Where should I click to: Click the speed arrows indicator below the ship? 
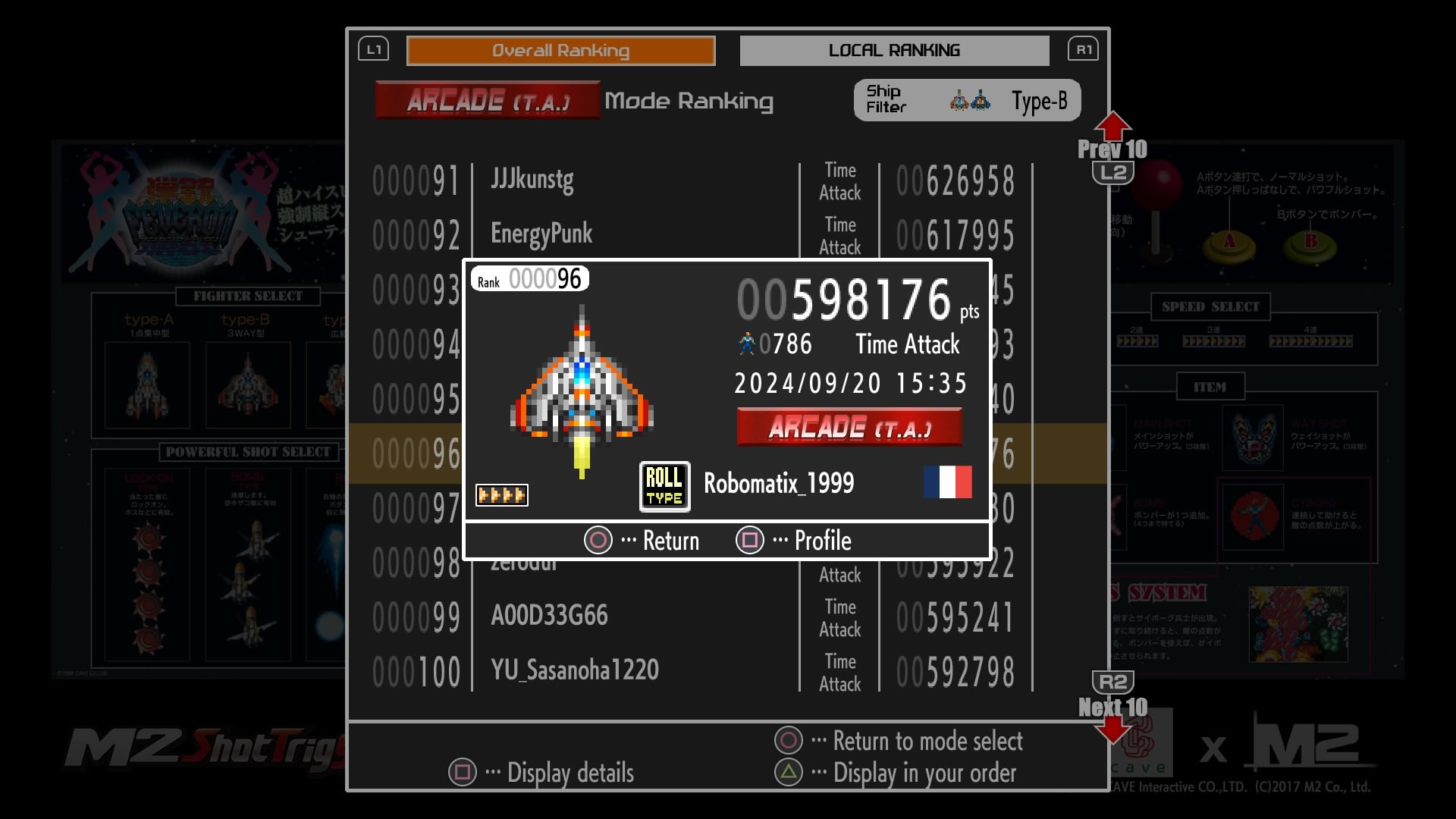[x=502, y=494]
